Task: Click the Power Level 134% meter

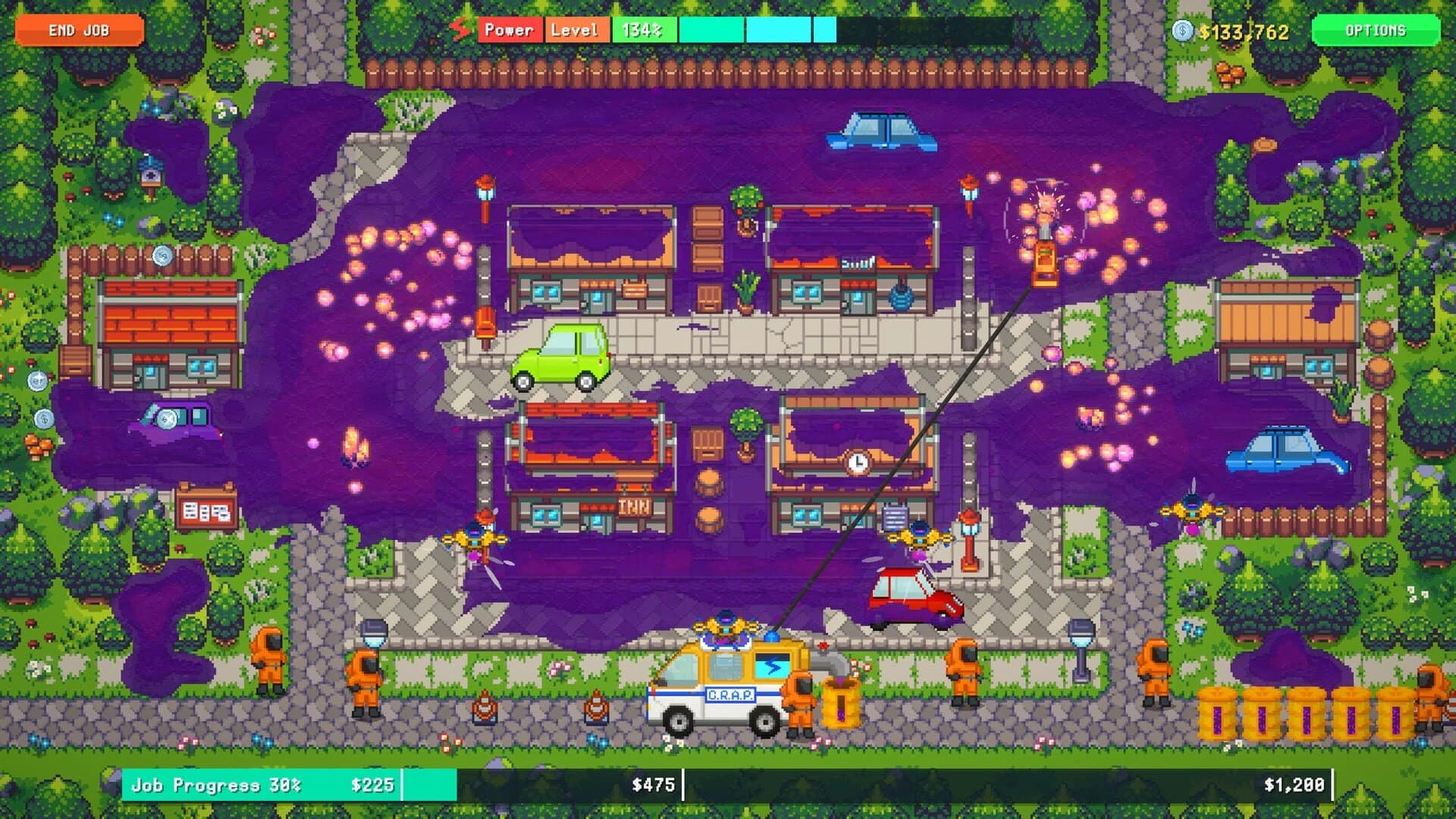Action: [643, 30]
